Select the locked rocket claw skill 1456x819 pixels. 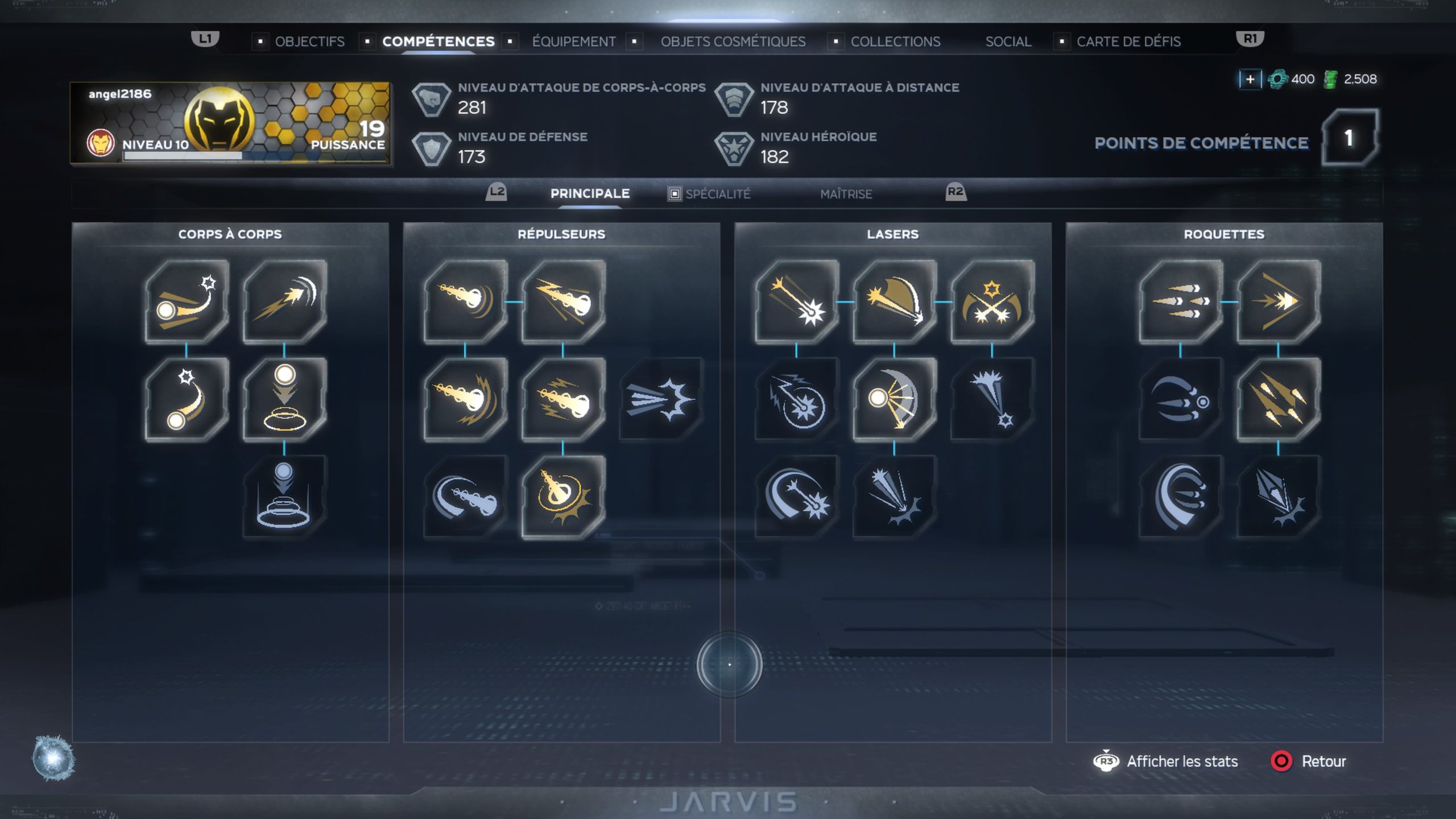coord(1181,399)
